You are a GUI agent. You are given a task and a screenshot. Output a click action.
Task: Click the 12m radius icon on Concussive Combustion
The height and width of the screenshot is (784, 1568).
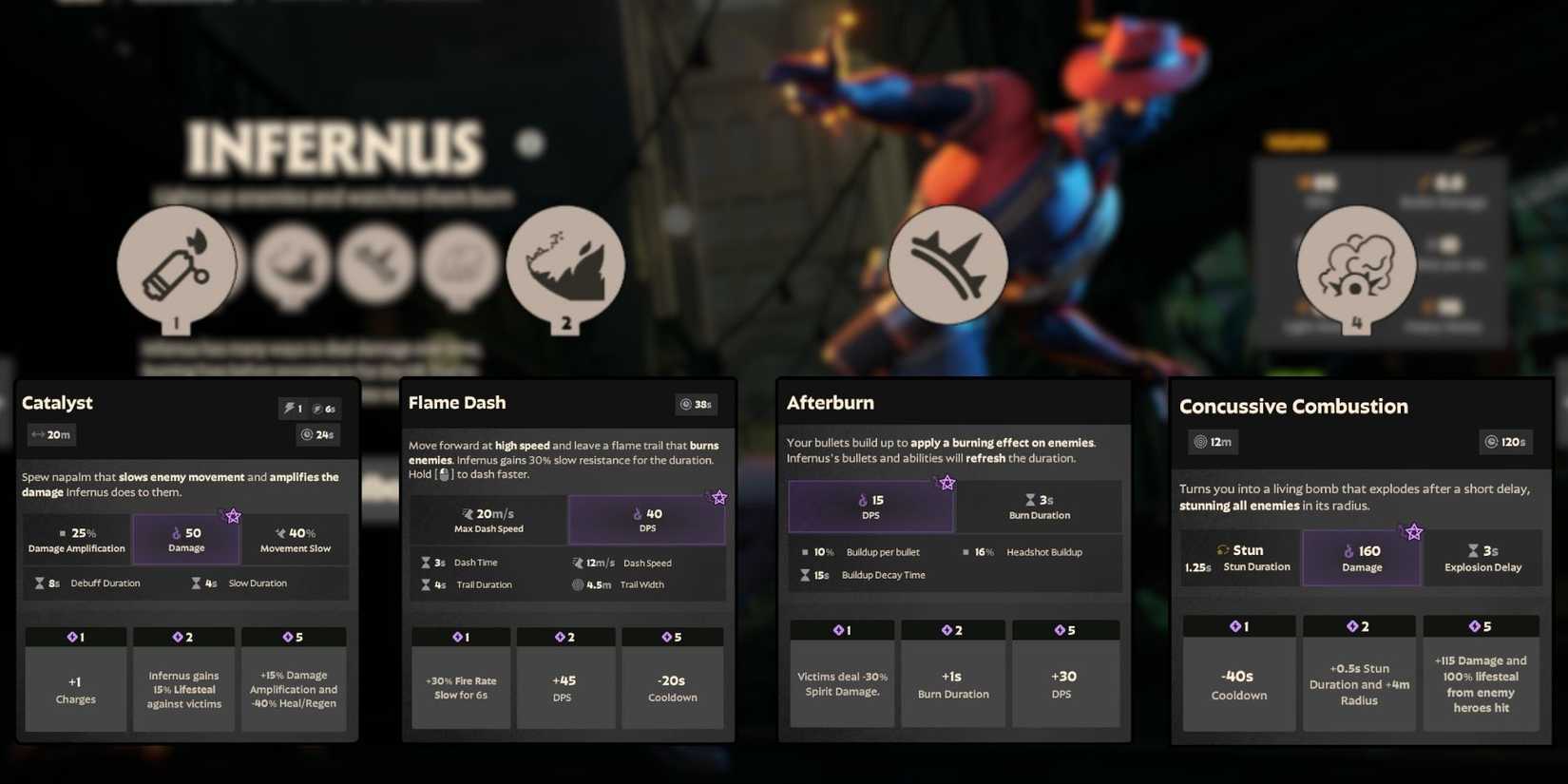click(1199, 441)
